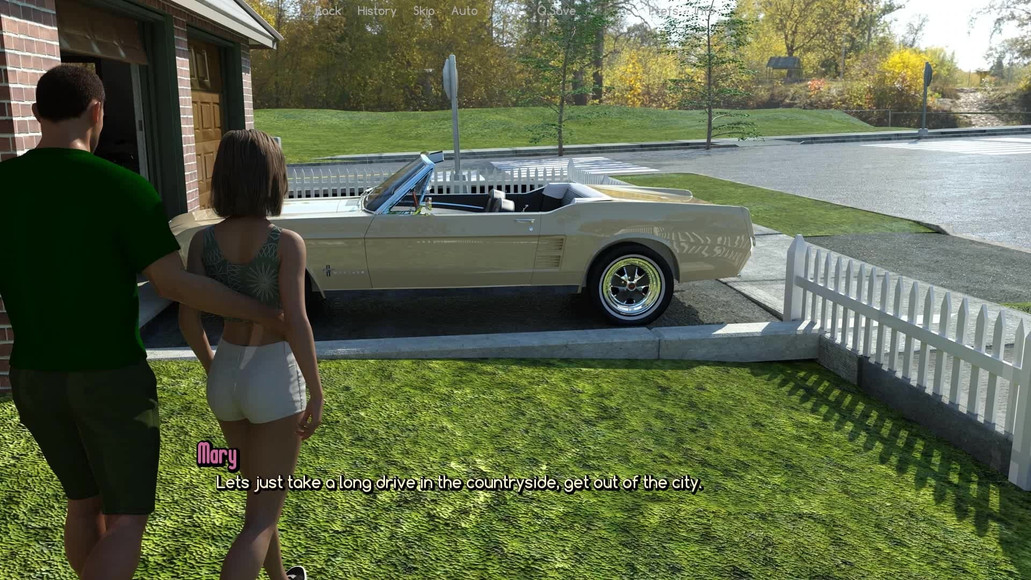Quick save with the Q.Save button

coord(556,11)
